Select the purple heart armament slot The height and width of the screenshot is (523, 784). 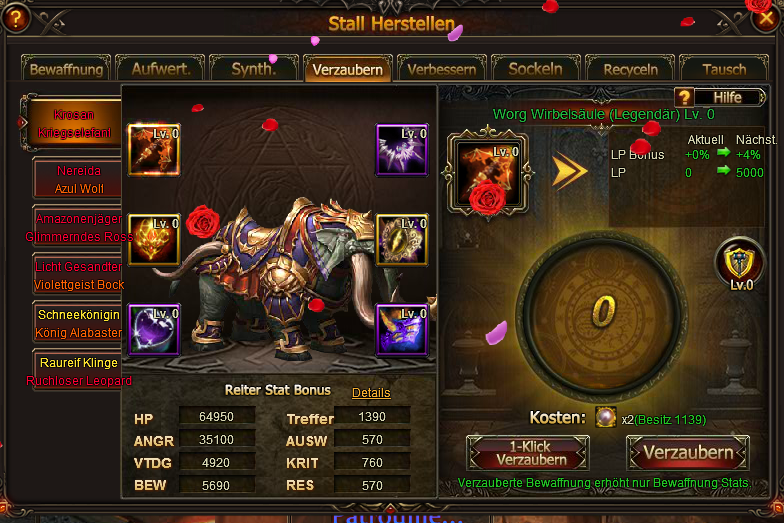(154, 330)
